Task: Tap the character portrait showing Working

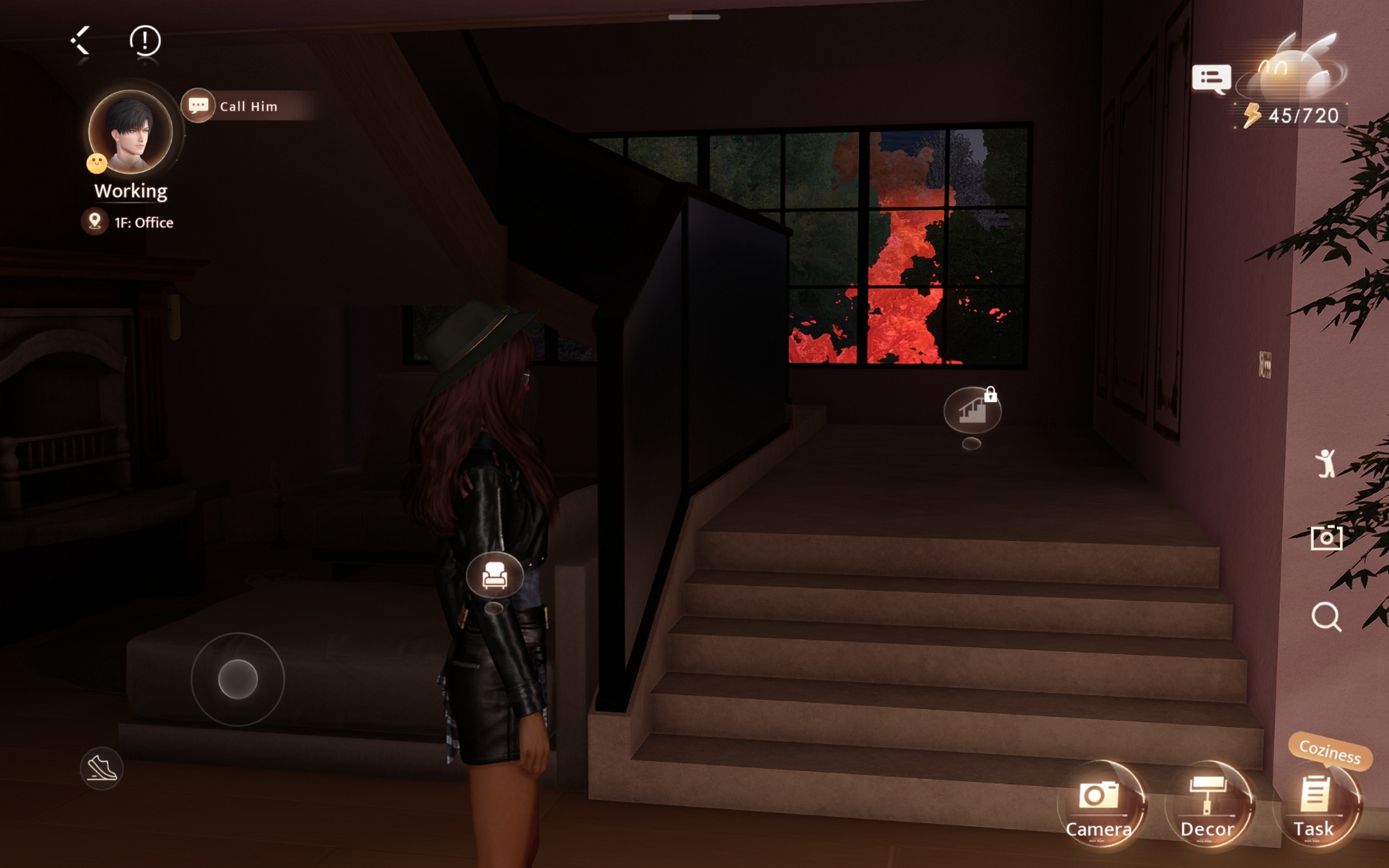Action: 131,132
